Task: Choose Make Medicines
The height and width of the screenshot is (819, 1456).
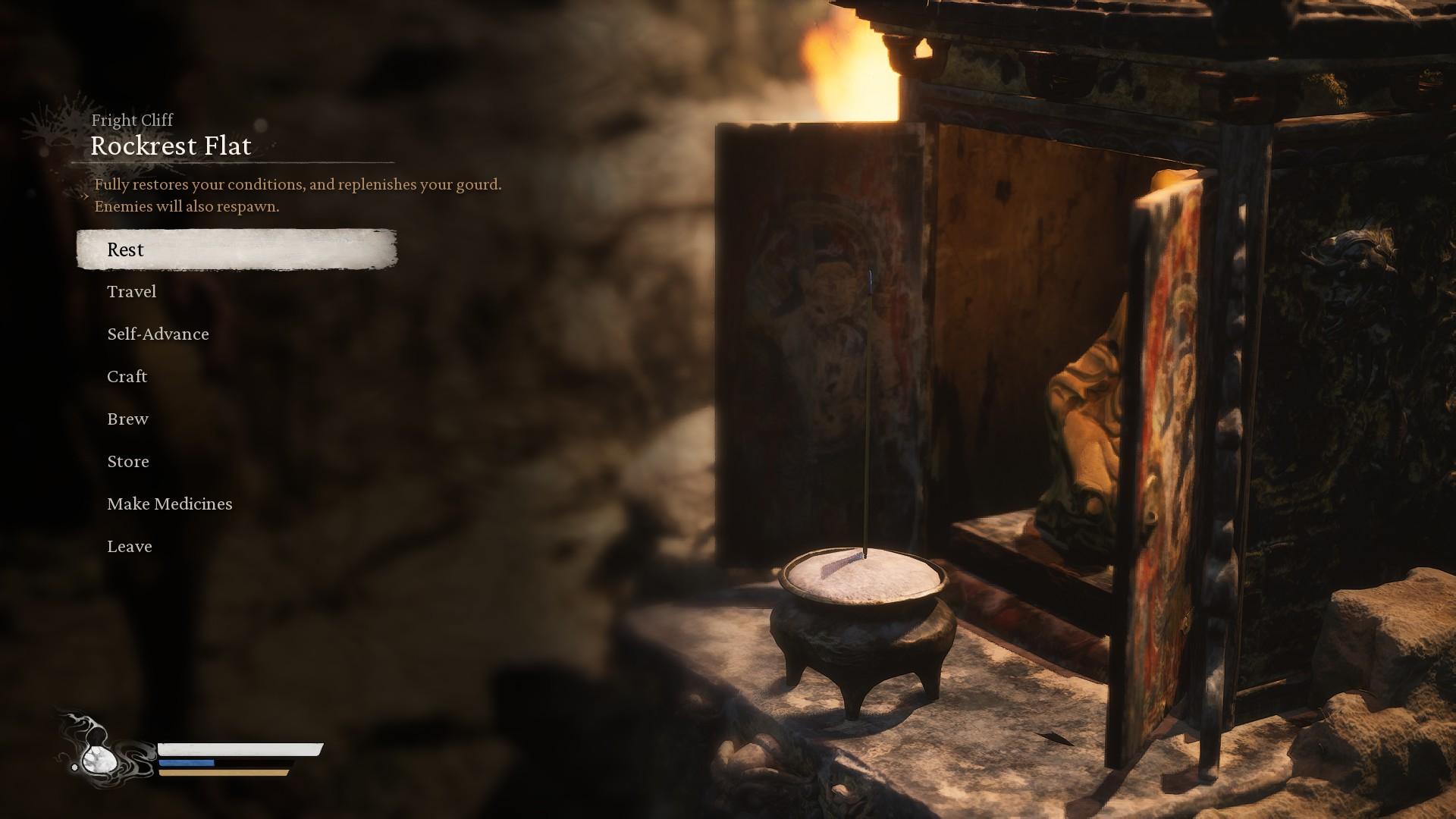Action: [x=170, y=504]
